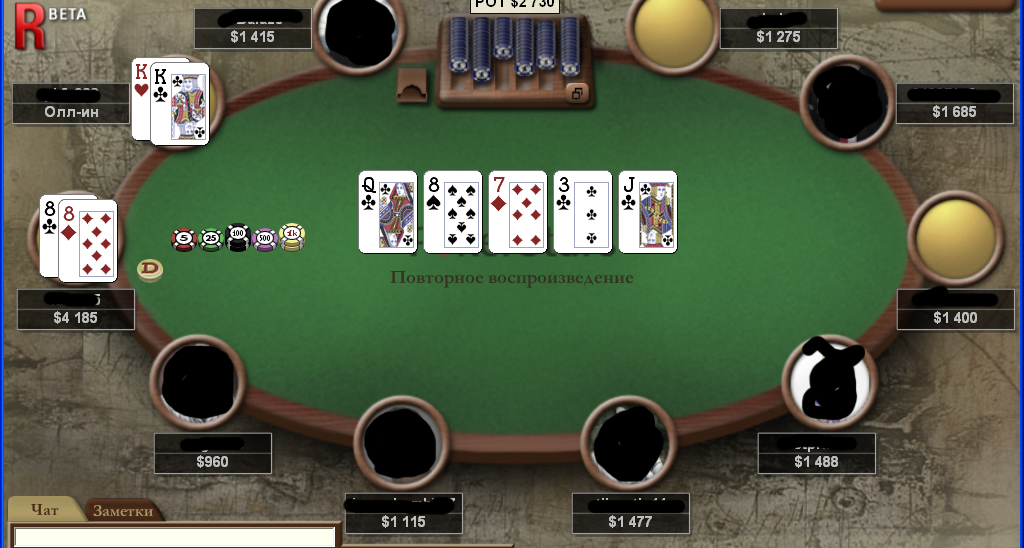This screenshot has width=1024, height=548.
Task: Open the player panel showing $1 685
Action: coord(954,104)
